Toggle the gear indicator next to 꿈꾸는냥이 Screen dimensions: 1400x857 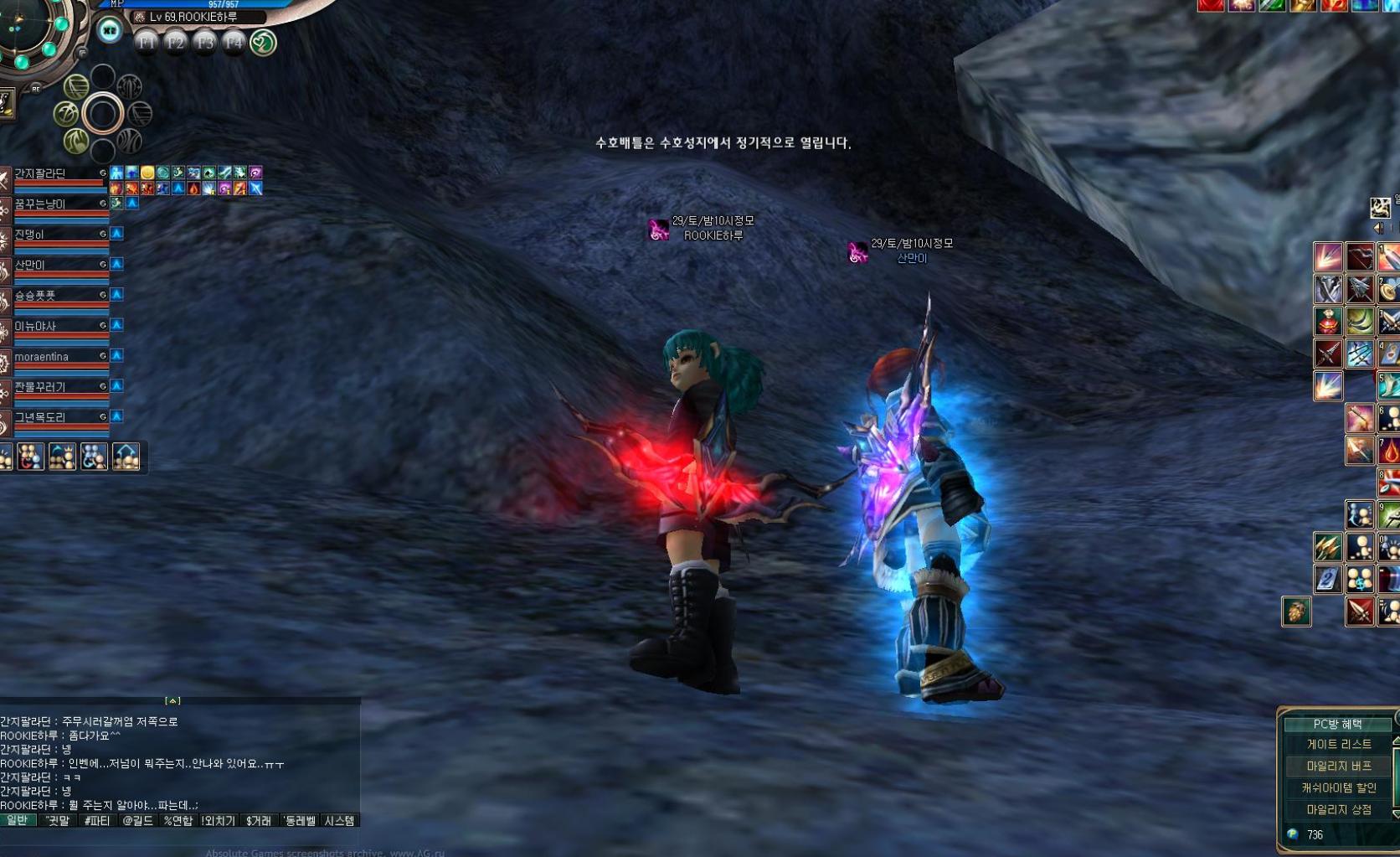102,204
